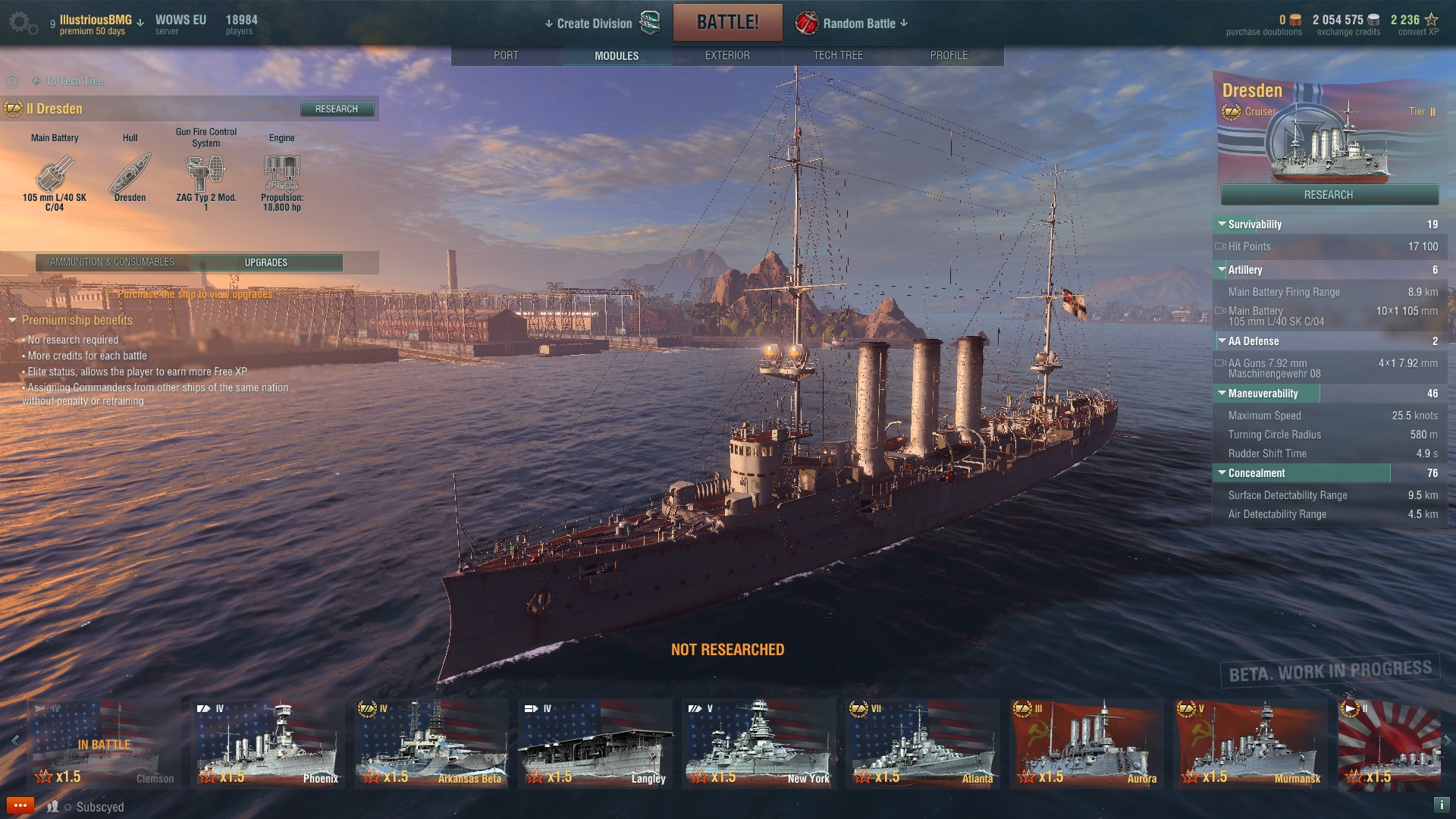Screen dimensions: 1456x819
Task: Choose the Gun Fire Control System module
Action: point(206,174)
